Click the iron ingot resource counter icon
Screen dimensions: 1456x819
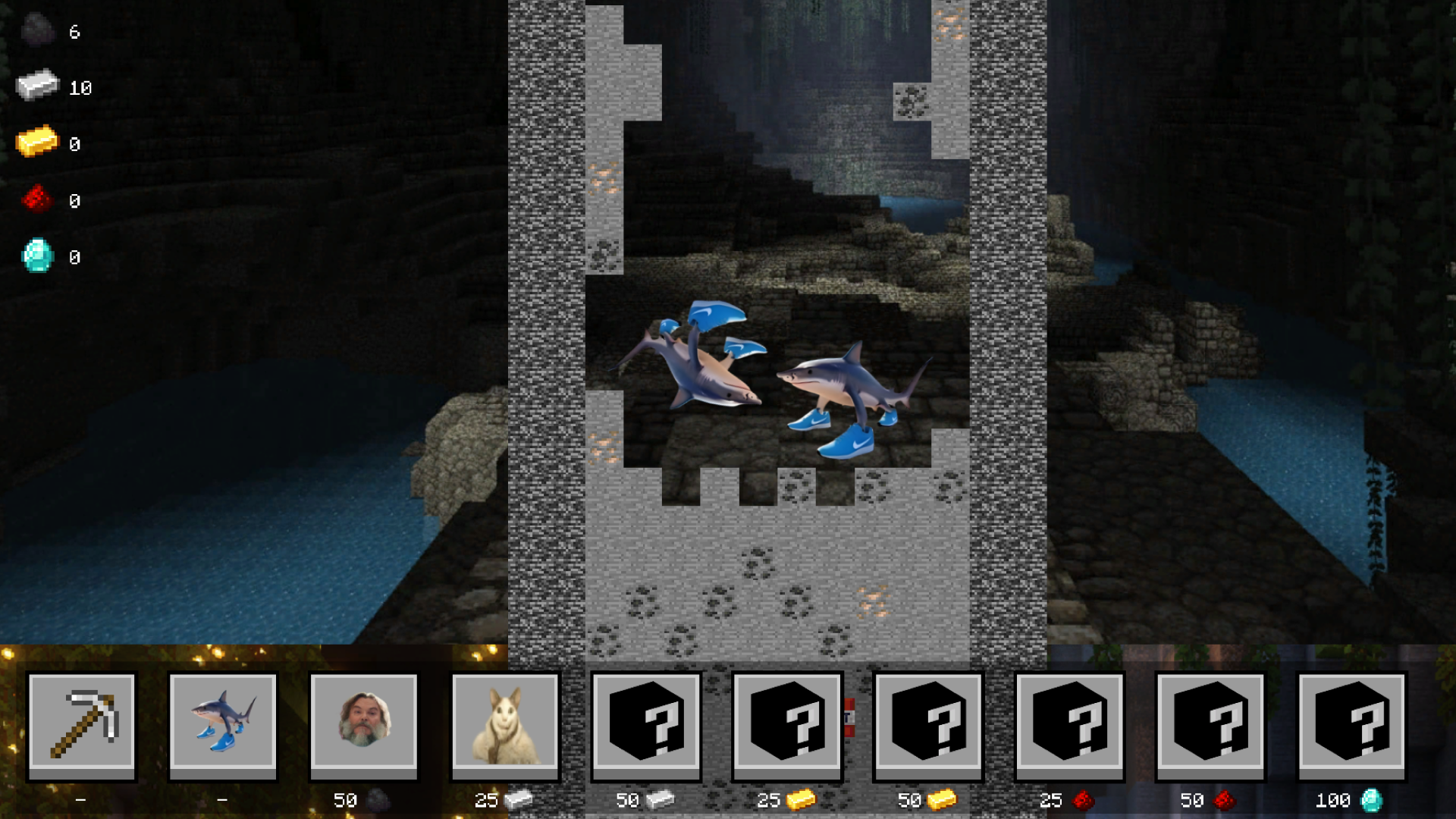pos(36,86)
